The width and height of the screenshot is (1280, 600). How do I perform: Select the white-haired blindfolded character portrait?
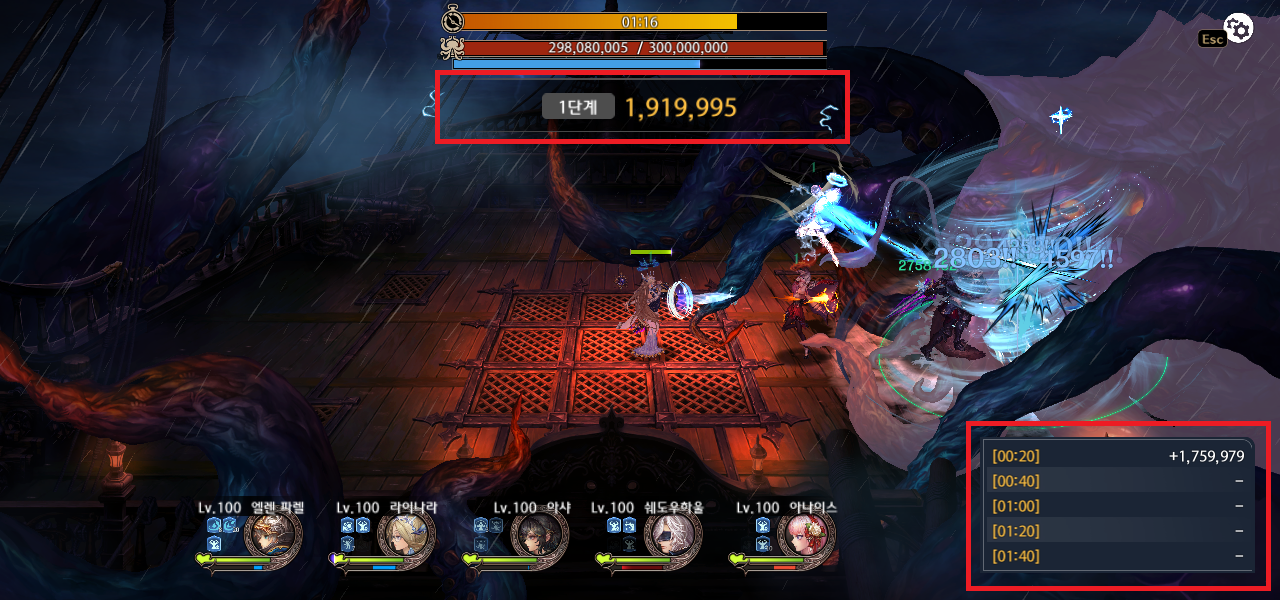point(673,540)
